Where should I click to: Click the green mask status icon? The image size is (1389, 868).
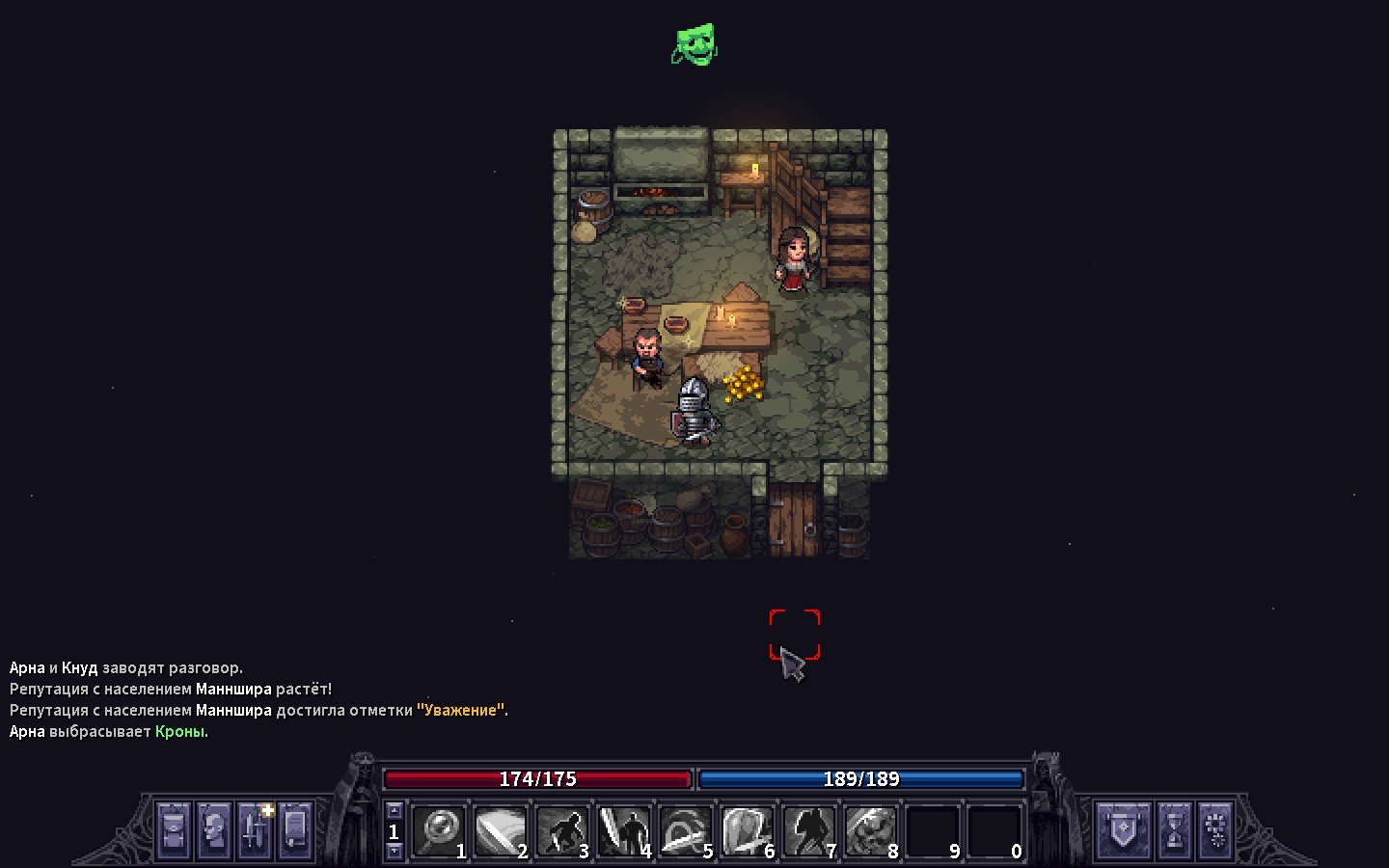click(x=694, y=45)
